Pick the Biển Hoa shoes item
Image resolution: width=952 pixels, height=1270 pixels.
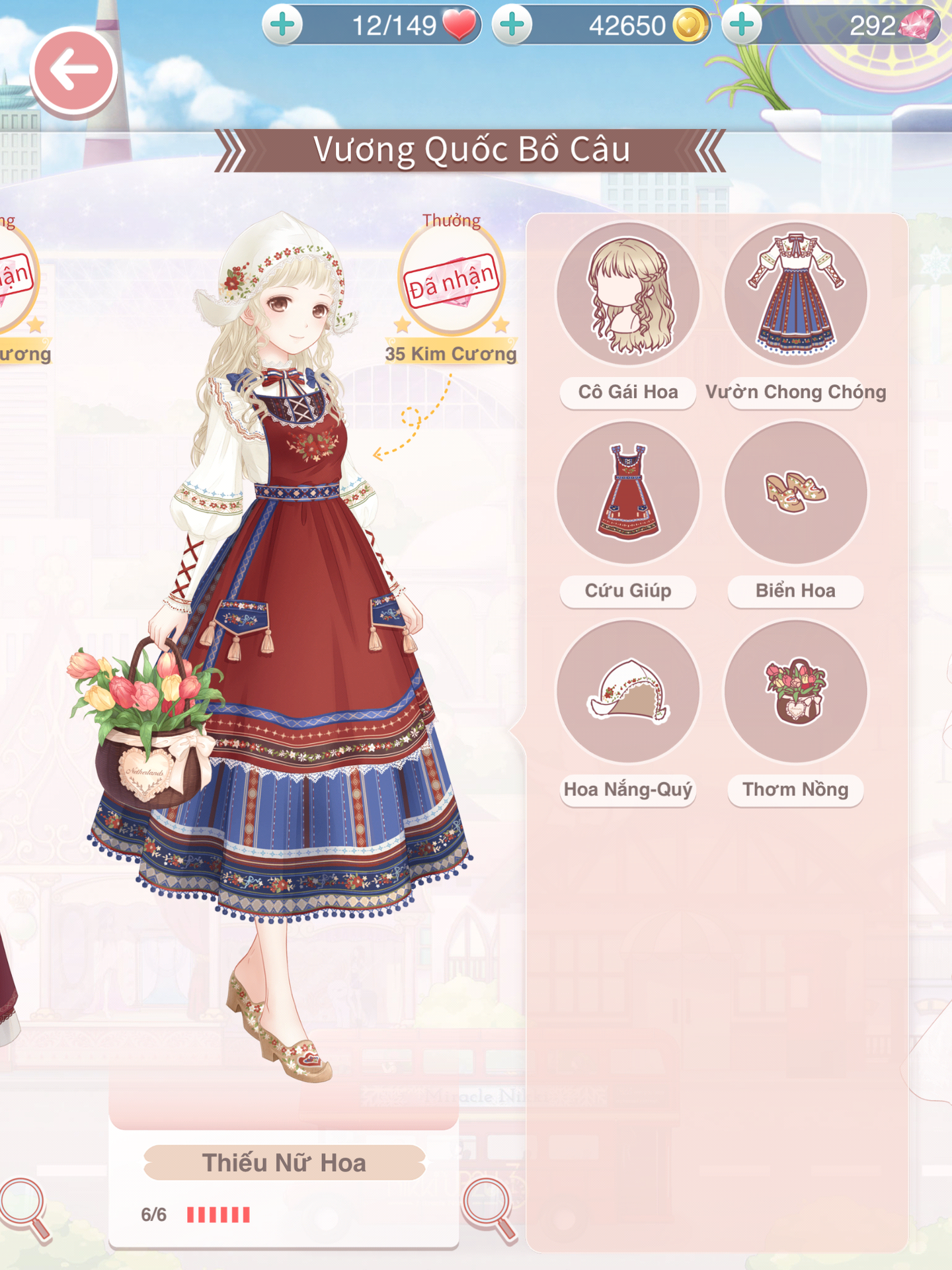click(x=795, y=493)
